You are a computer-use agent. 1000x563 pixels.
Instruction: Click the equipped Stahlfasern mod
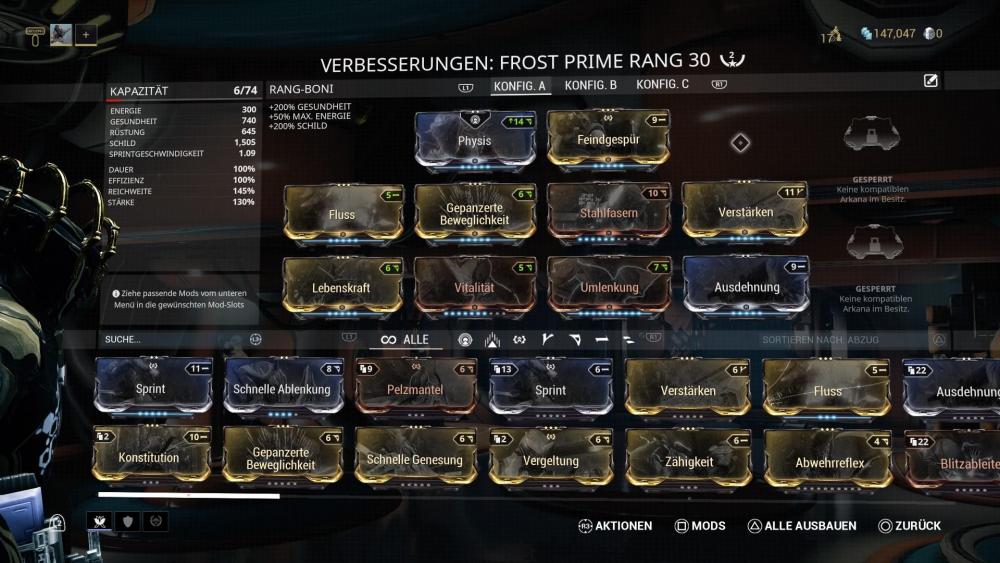coord(608,213)
